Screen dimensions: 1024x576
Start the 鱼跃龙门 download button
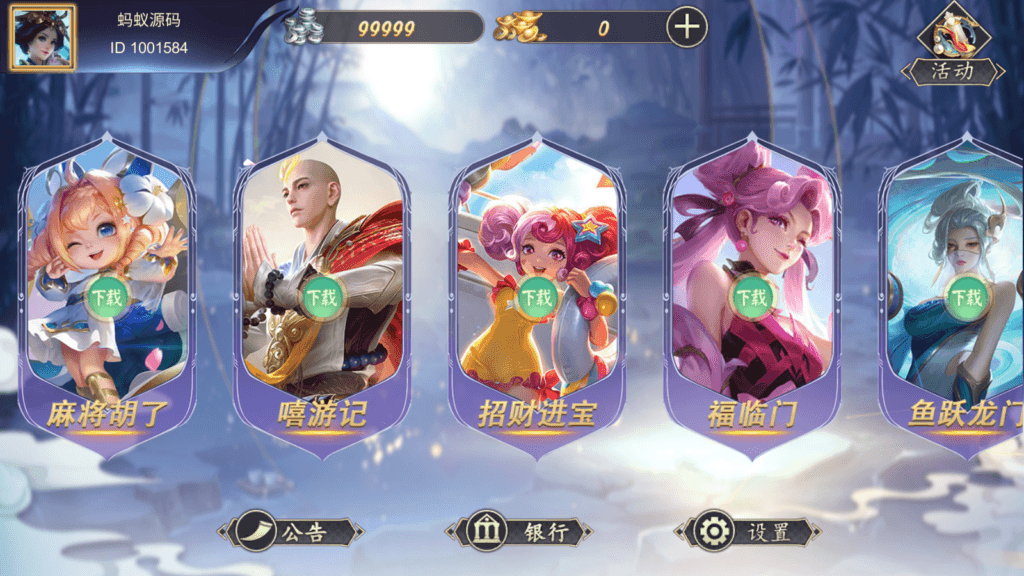(x=967, y=297)
